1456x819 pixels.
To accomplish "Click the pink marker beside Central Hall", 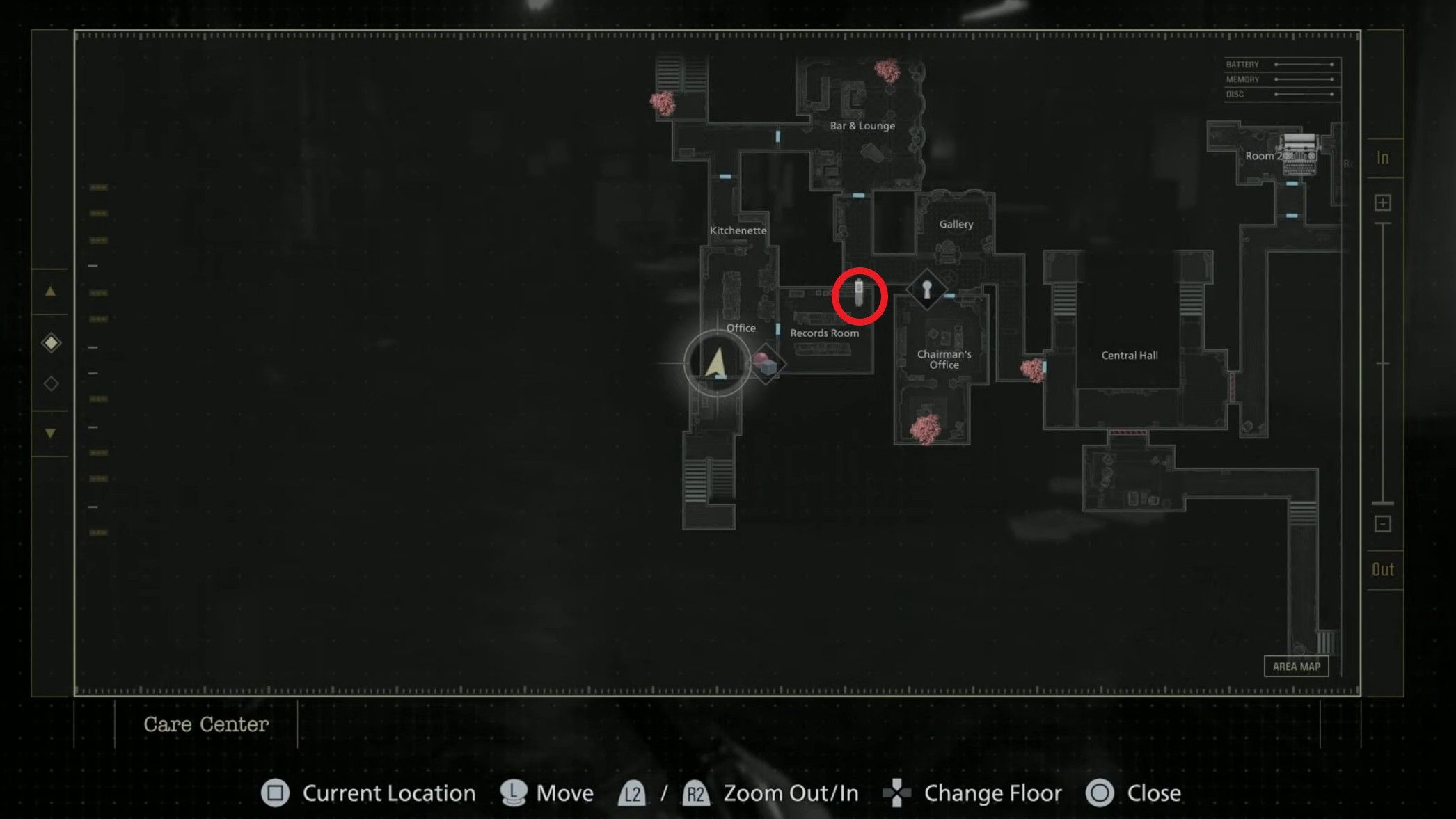I will click(x=1032, y=369).
